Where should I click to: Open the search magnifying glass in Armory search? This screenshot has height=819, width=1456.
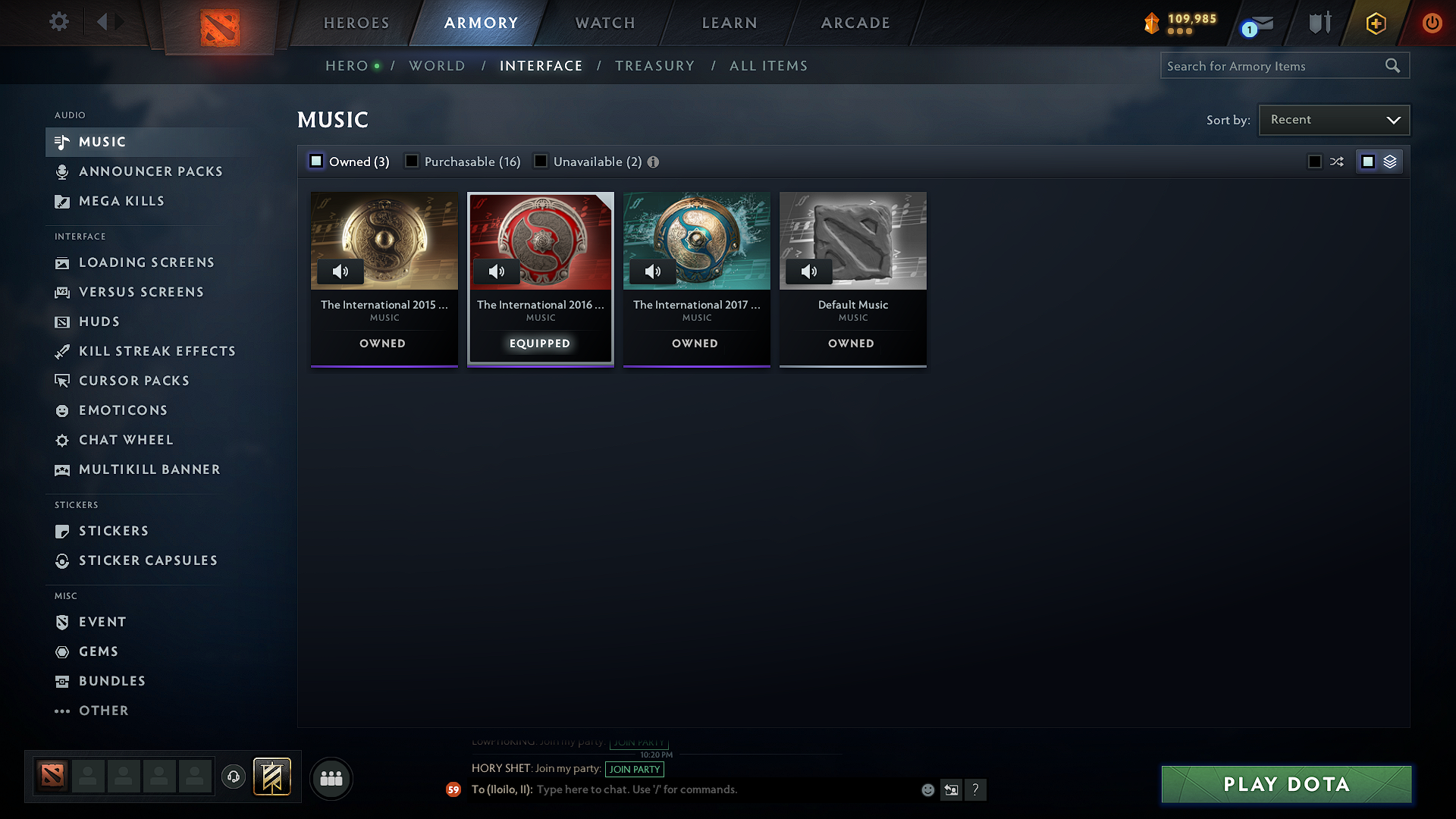(1392, 65)
